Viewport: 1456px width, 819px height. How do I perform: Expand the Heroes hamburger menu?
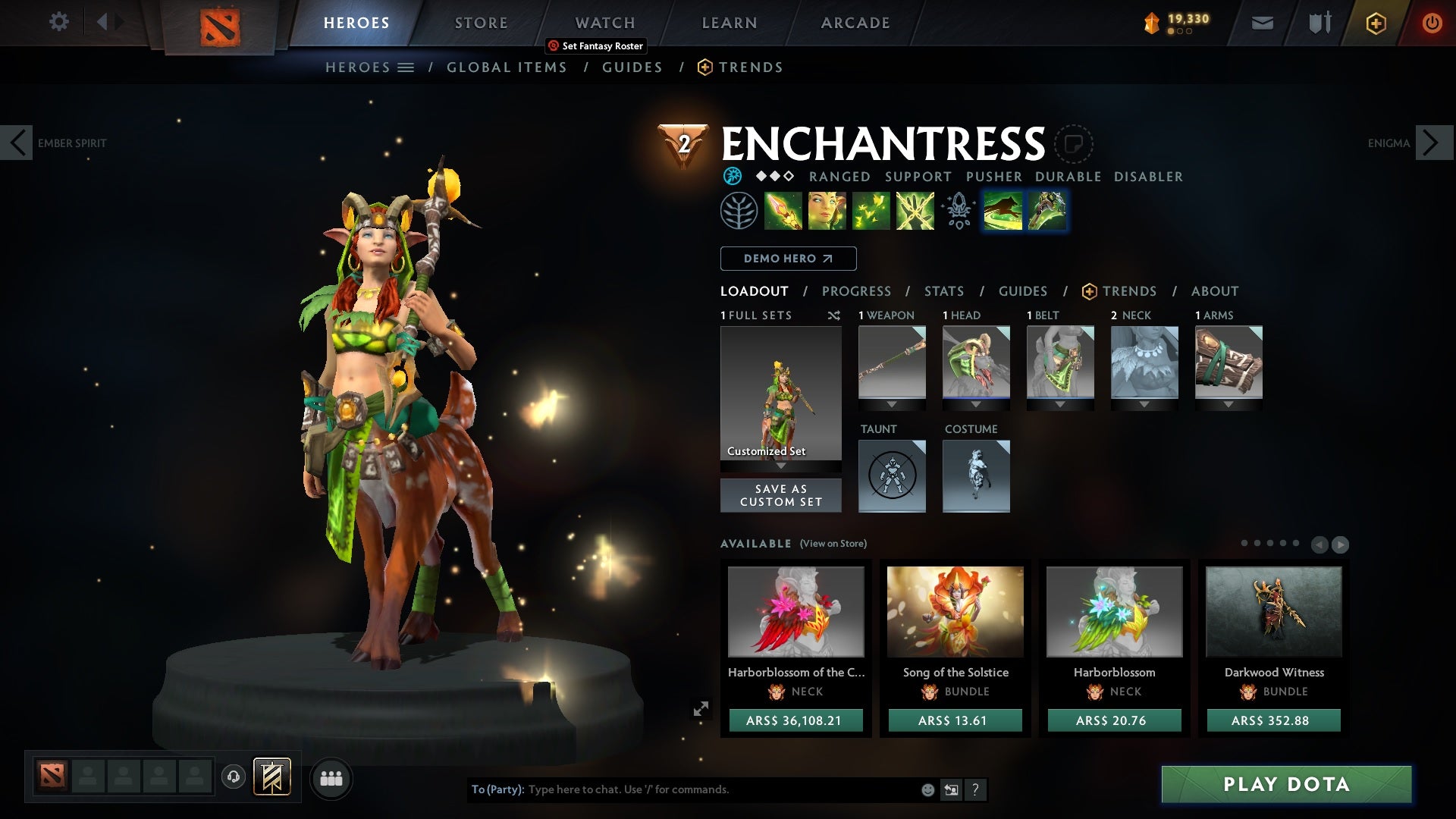407,67
